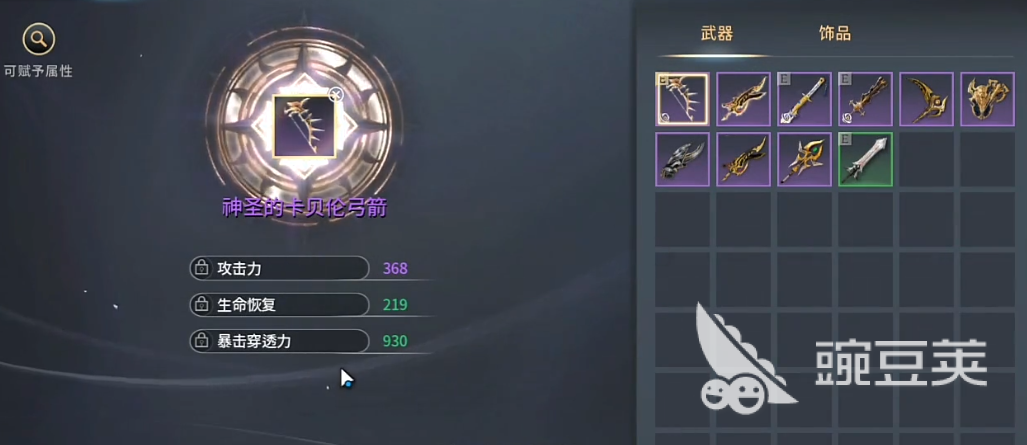This screenshot has width=1027, height=445.
Task: Pick the equipped gold-hilted sword slot
Action: coord(804,99)
